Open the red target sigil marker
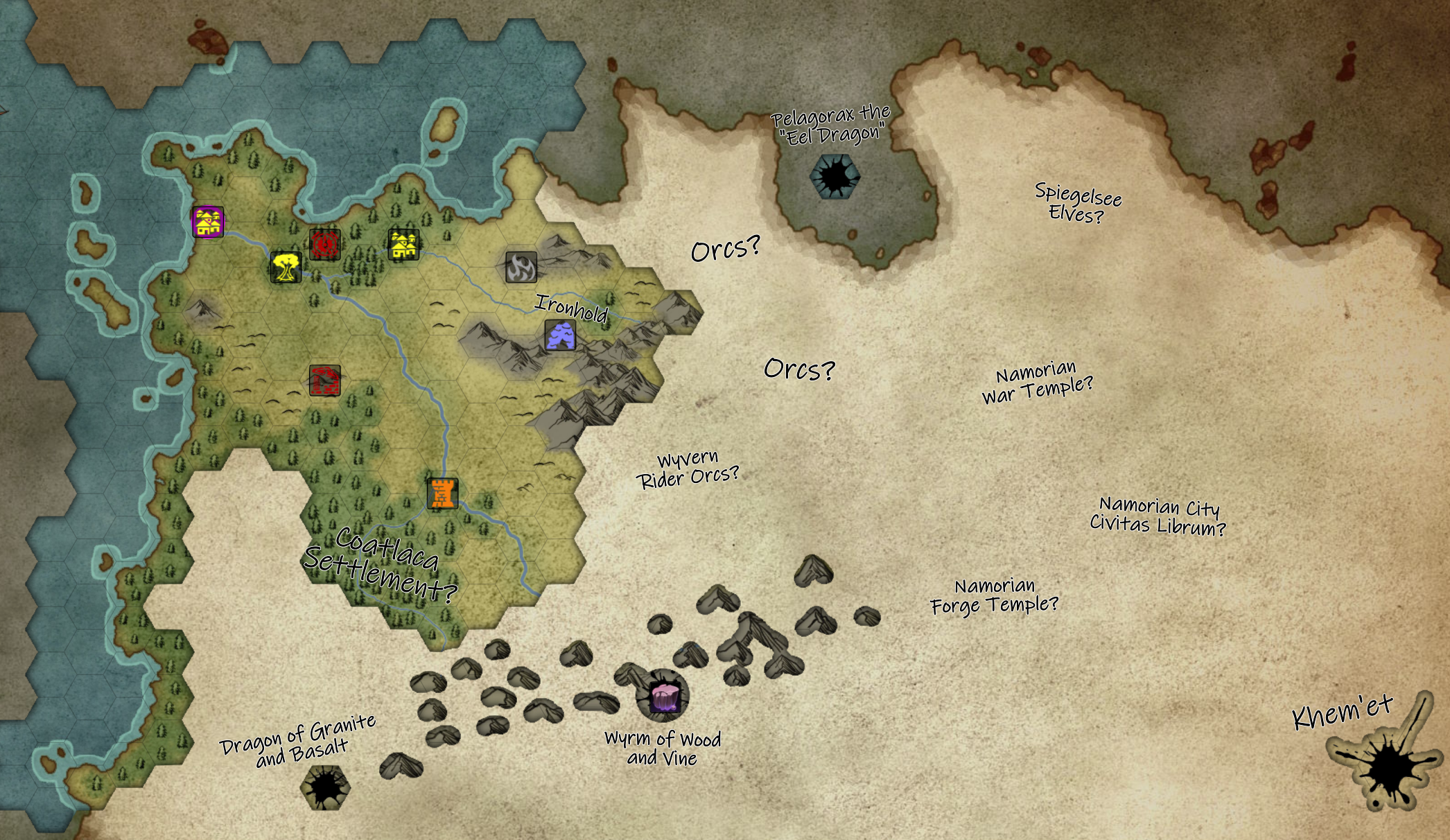 point(324,244)
